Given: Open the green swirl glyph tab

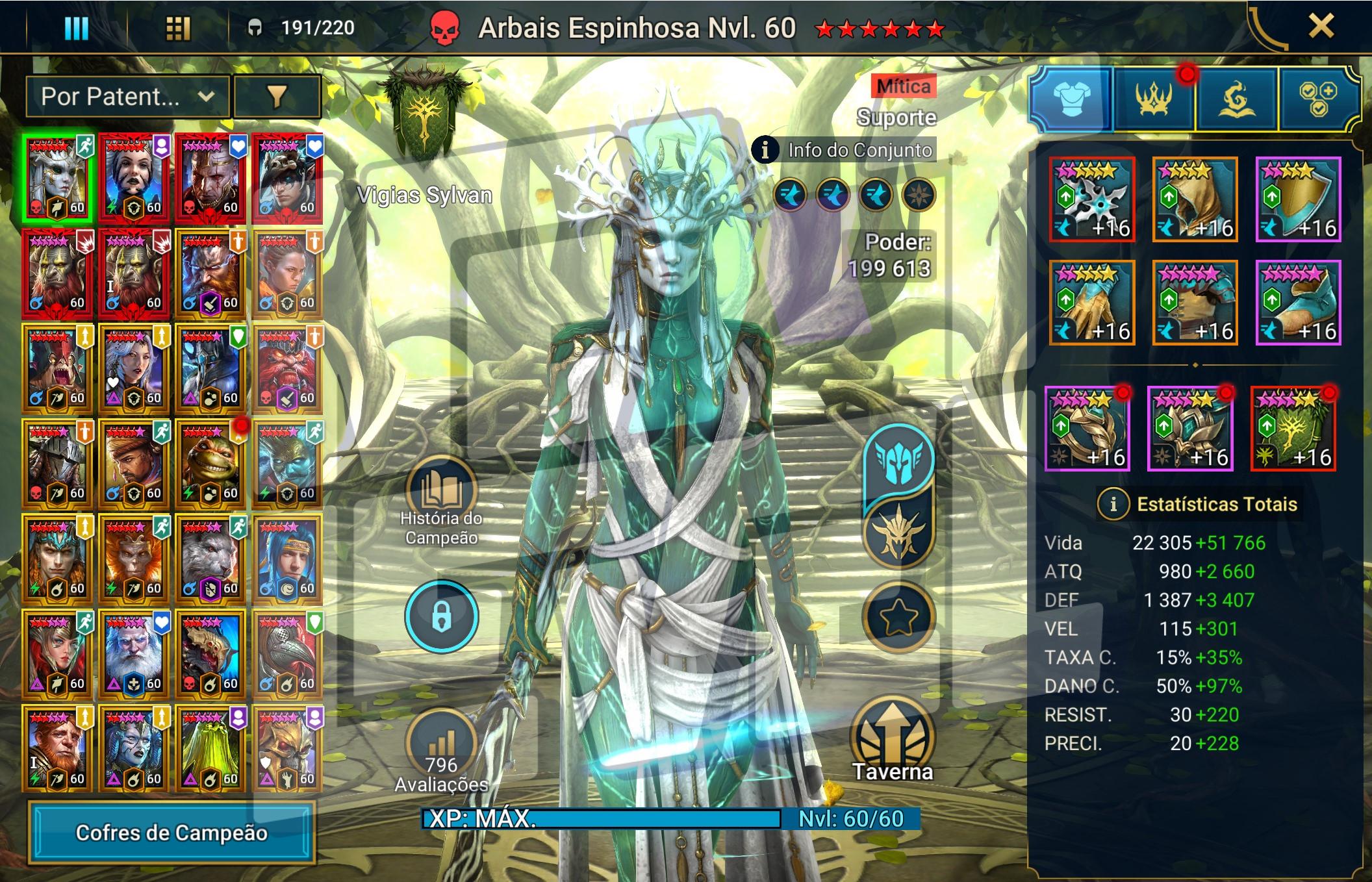Looking at the screenshot, I should point(1236,99).
